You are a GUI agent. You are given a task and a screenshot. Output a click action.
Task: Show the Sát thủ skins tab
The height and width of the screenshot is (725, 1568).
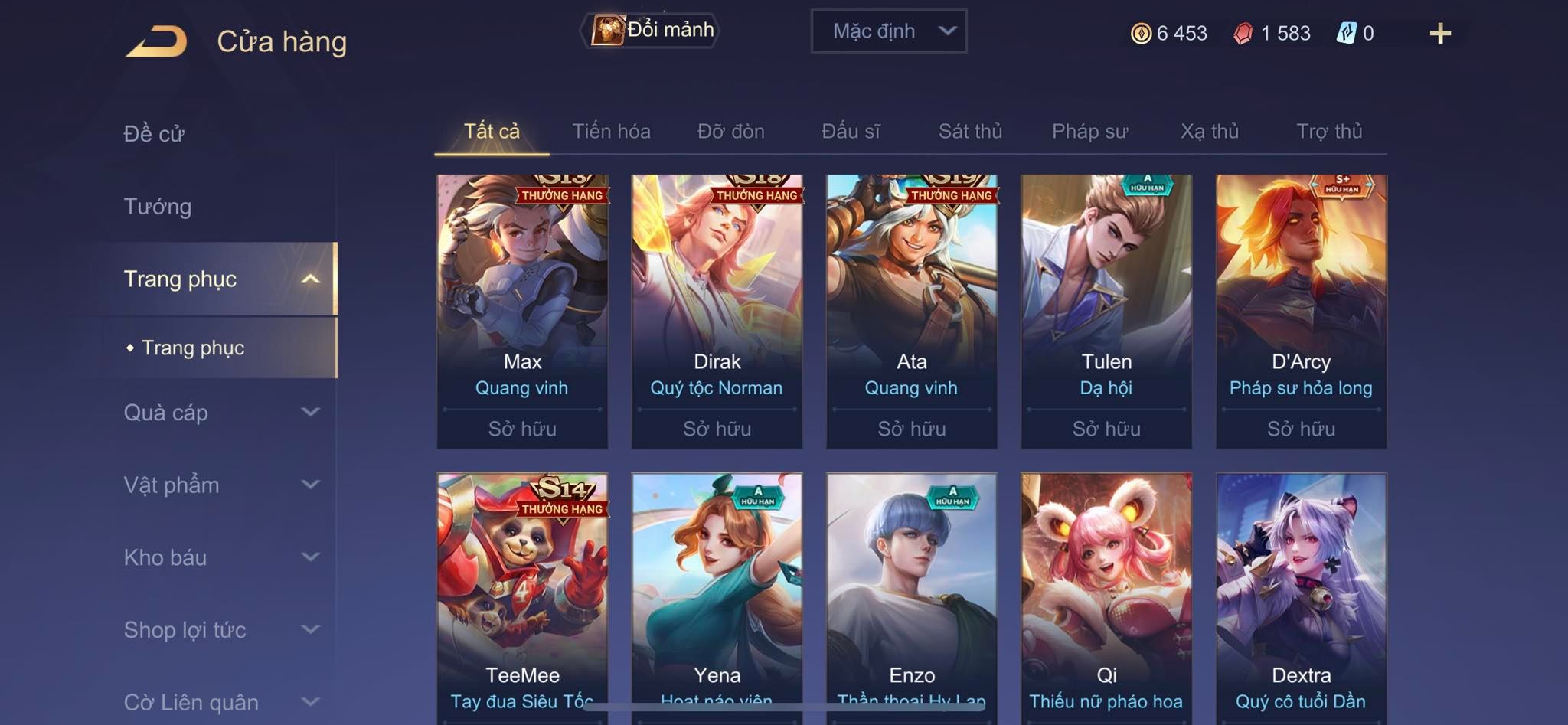point(970,132)
